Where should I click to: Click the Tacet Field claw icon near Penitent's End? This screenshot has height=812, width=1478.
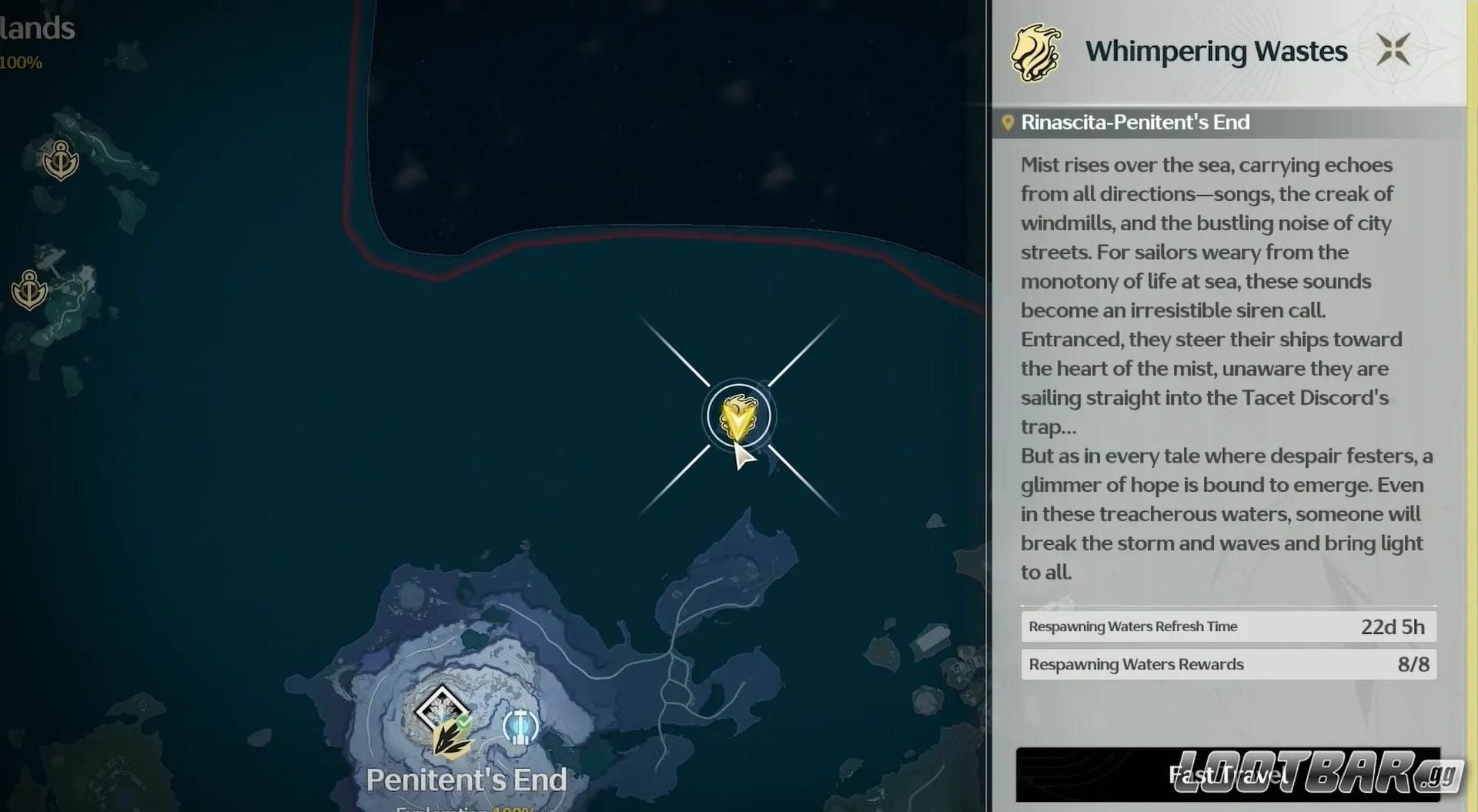(x=451, y=740)
